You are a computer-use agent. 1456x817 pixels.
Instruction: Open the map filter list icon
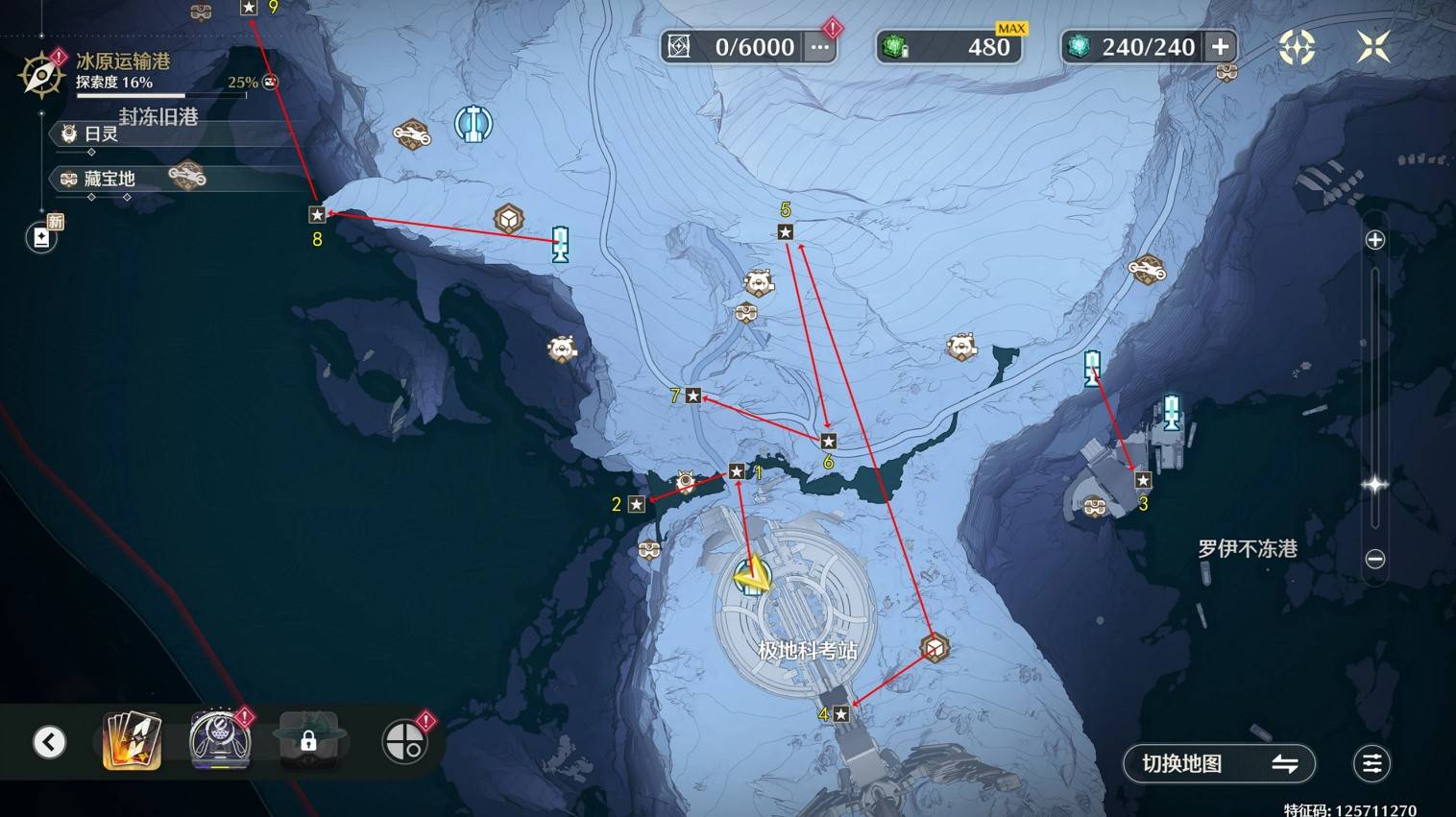coord(1371,764)
